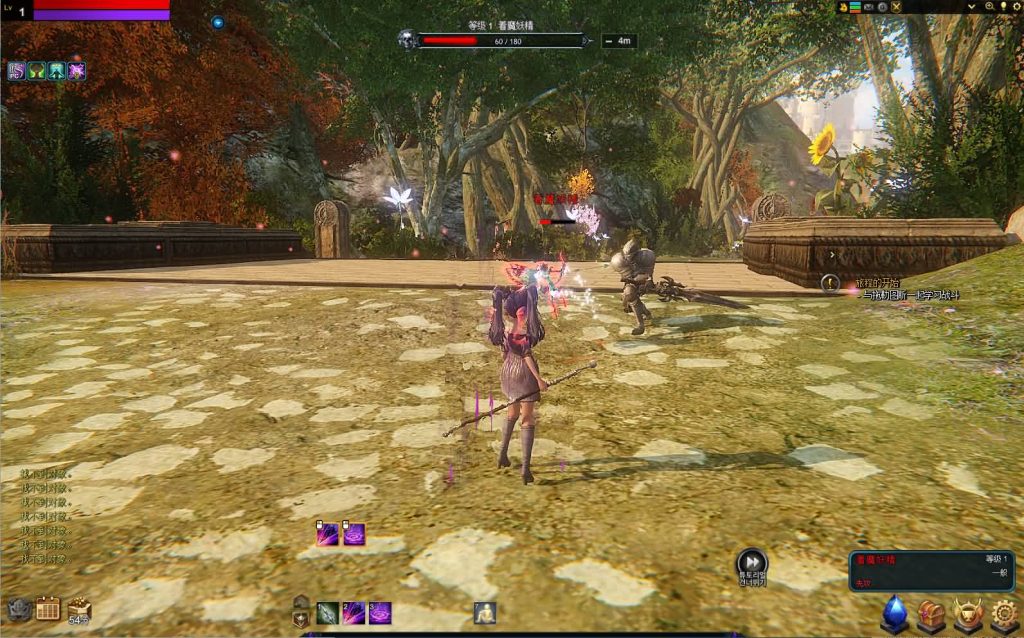1024x638 pixels.
Task: Skip the tutorial with the fast-forward button
Action: click(751, 563)
